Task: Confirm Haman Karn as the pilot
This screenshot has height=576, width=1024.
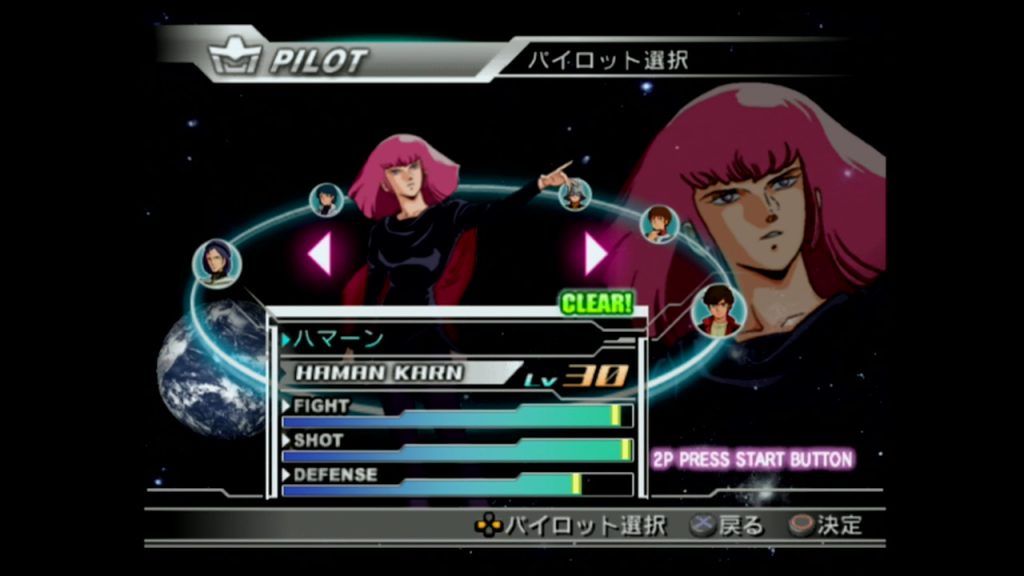Action: (x=801, y=526)
